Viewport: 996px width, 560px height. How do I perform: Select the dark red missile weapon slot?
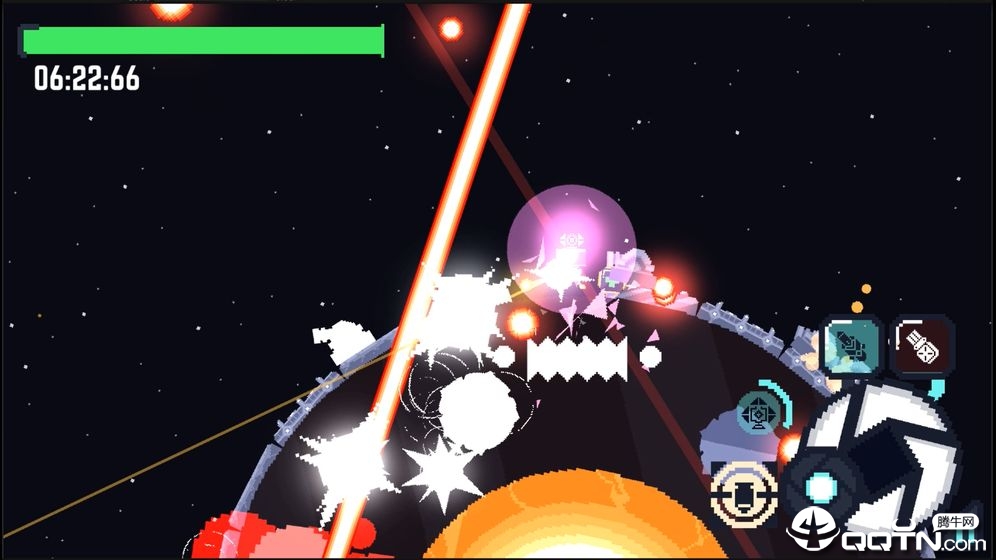(x=922, y=346)
